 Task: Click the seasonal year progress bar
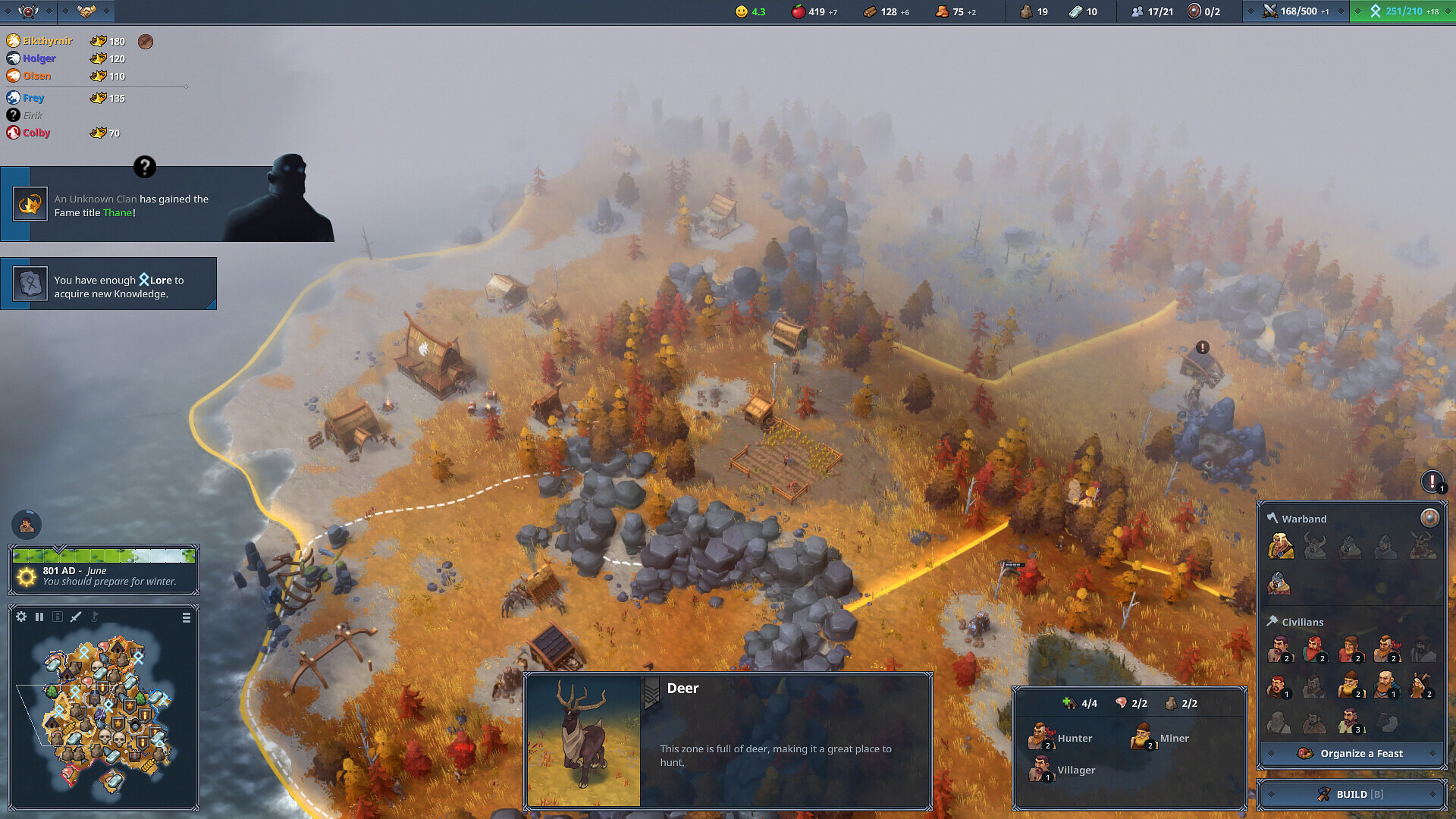tap(104, 557)
